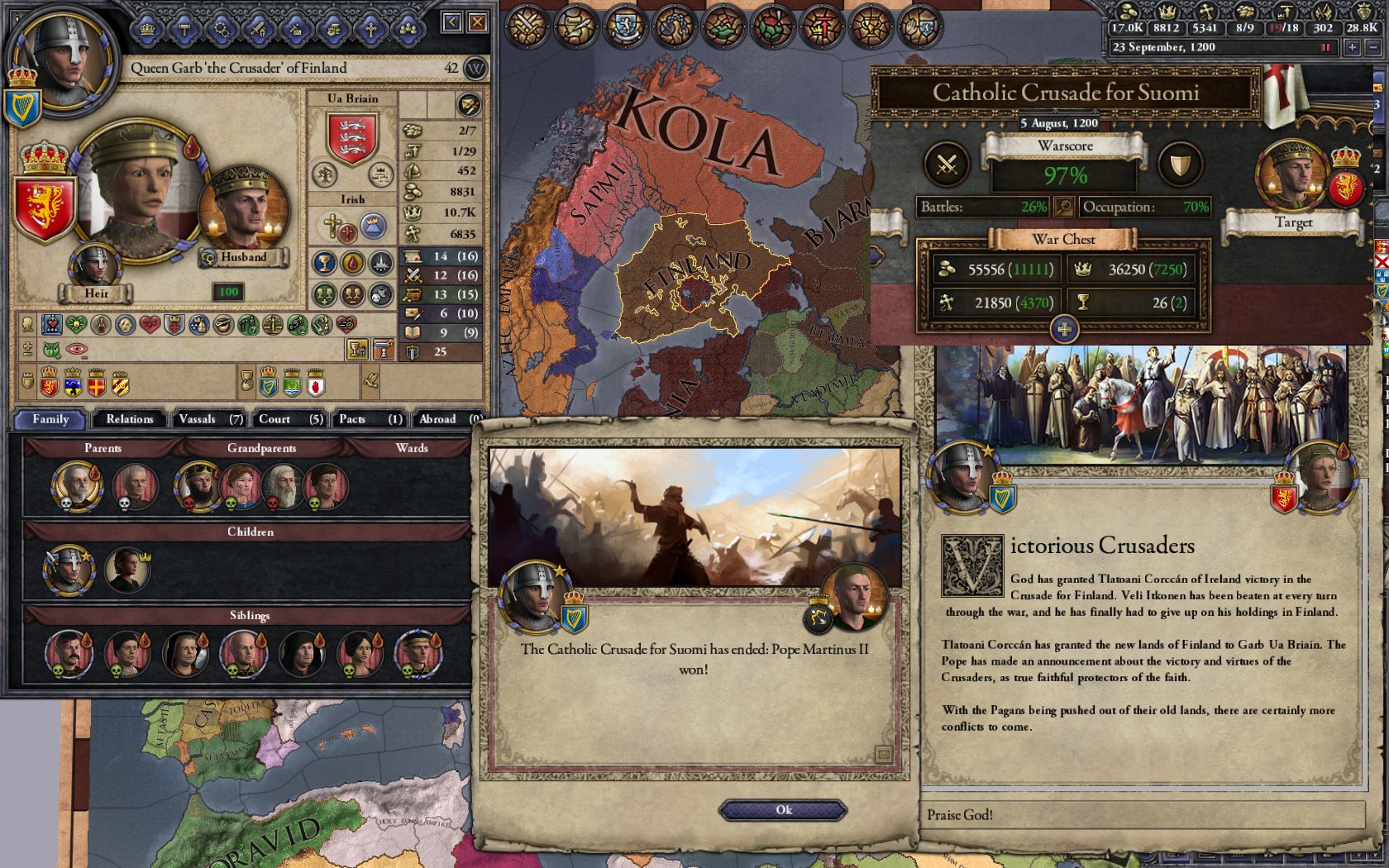Switch to the Relations tab
This screenshot has height=868, width=1389.
128,419
